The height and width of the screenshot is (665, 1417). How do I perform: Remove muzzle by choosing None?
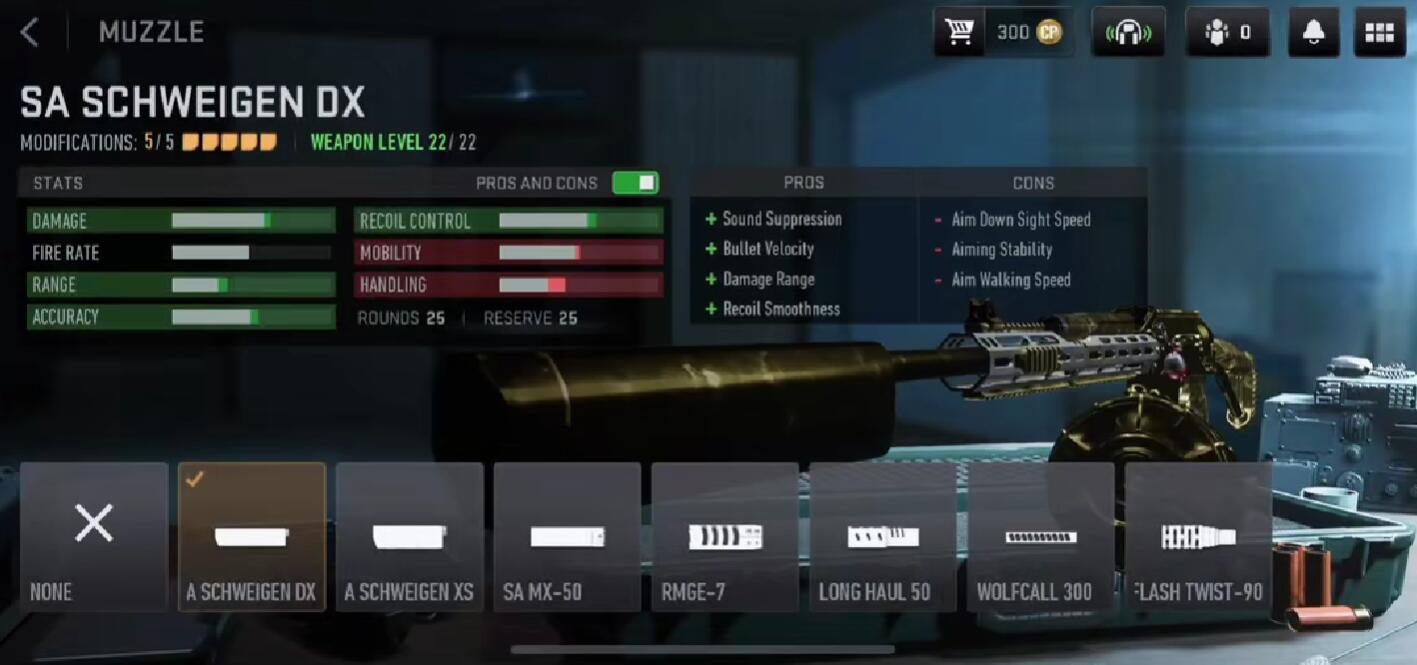(94, 536)
